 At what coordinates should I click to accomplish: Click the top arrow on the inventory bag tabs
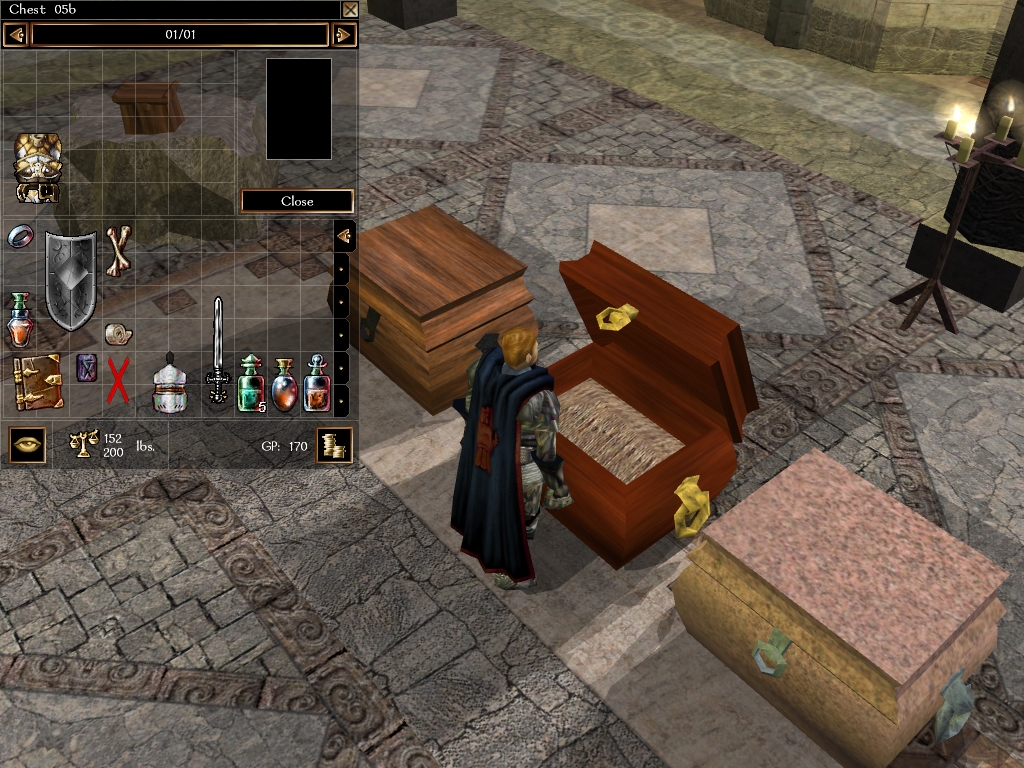343,236
